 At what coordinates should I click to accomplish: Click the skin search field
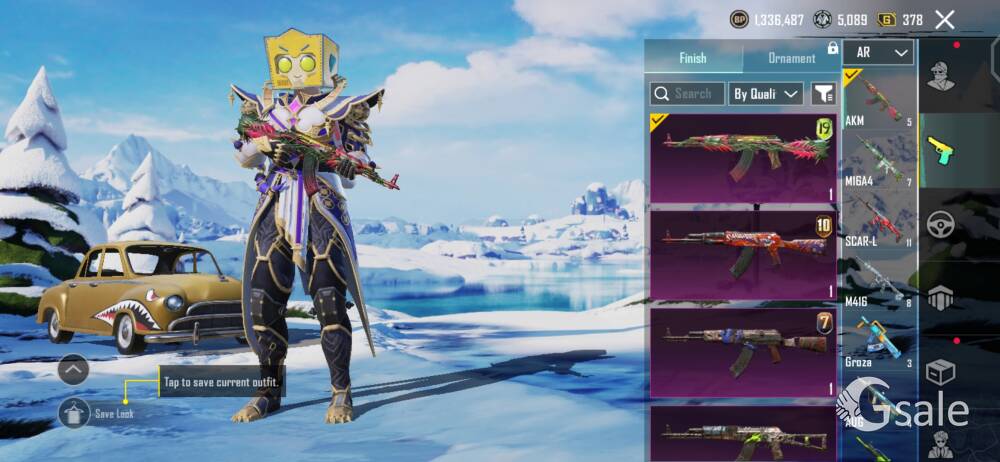click(x=686, y=94)
